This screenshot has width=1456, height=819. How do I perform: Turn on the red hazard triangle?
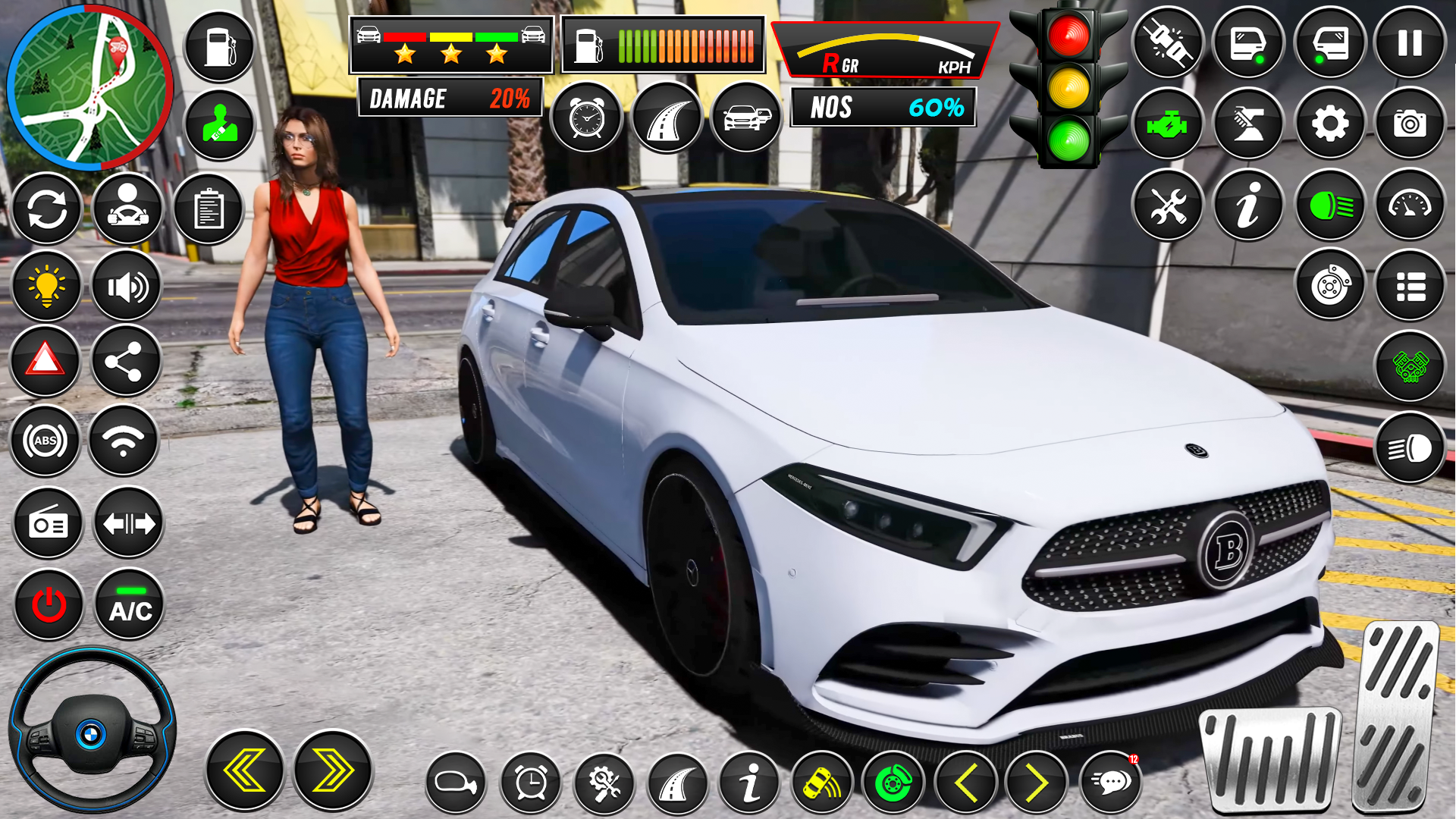[45, 360]
